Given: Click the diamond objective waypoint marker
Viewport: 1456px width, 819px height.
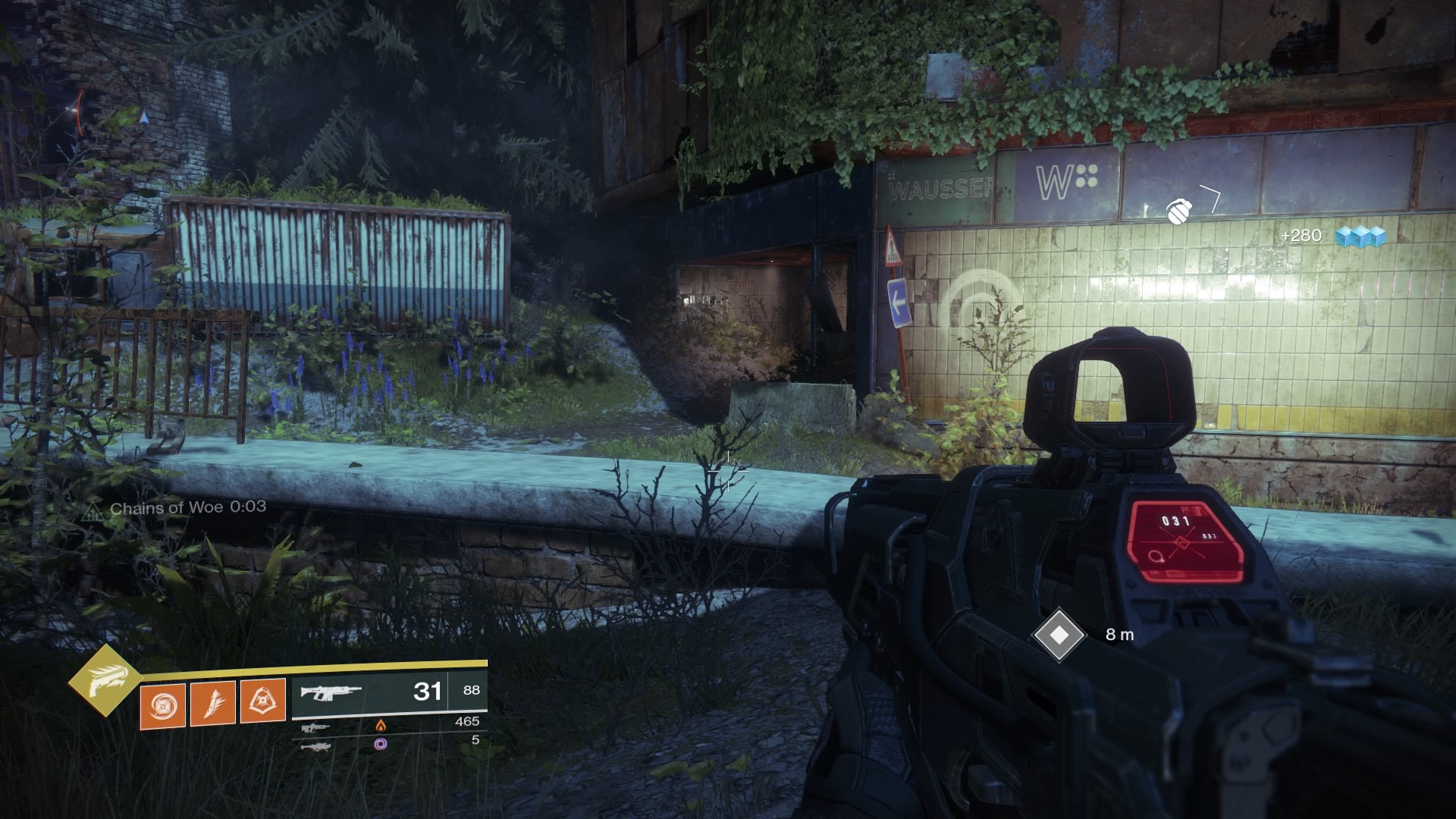Looking at the screenshot, I should pos(1059,634).
